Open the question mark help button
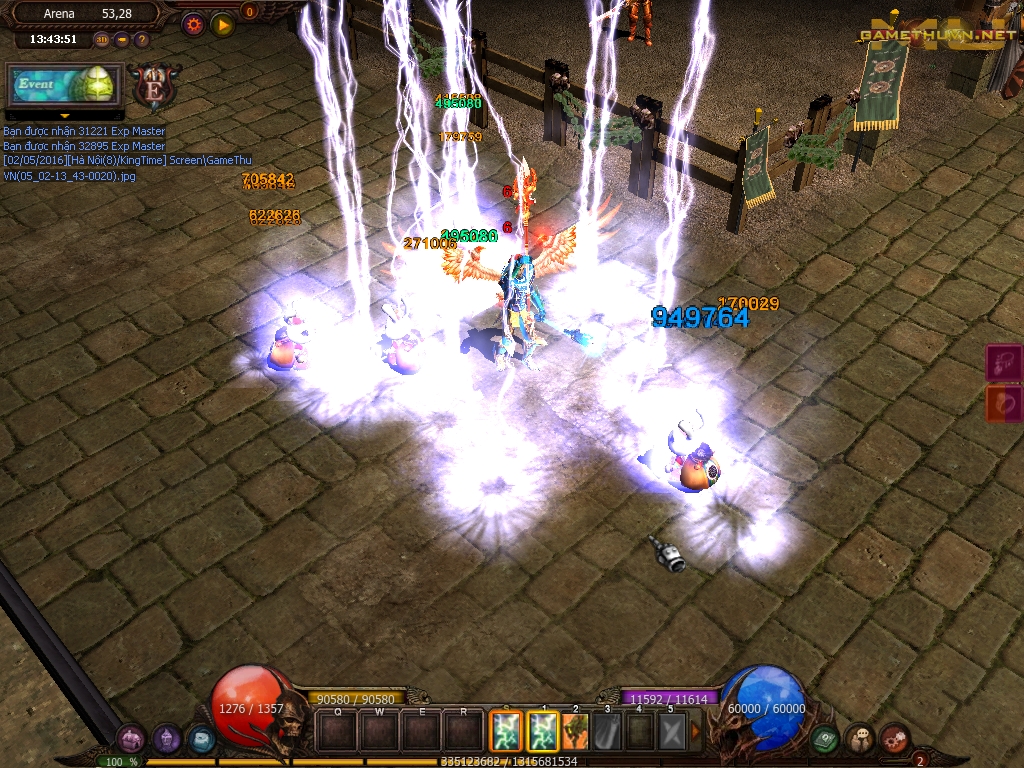Image resolution: width=1024 pixels, height=768 pixels. point(142,40)
